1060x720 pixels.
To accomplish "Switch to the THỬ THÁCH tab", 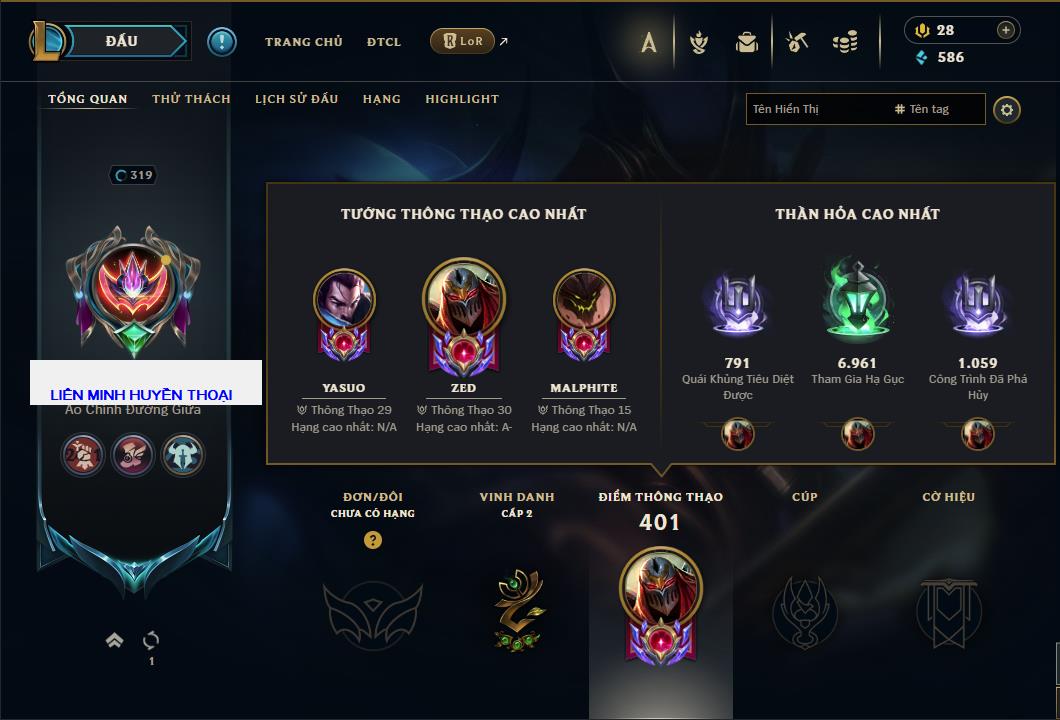I will pyautogui.click(x=191, y=99).
